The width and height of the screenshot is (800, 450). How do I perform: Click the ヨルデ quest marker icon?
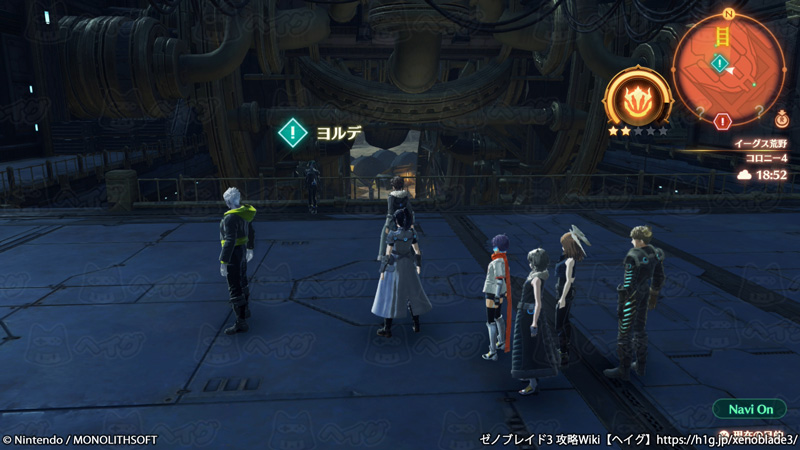coord(292,132)
